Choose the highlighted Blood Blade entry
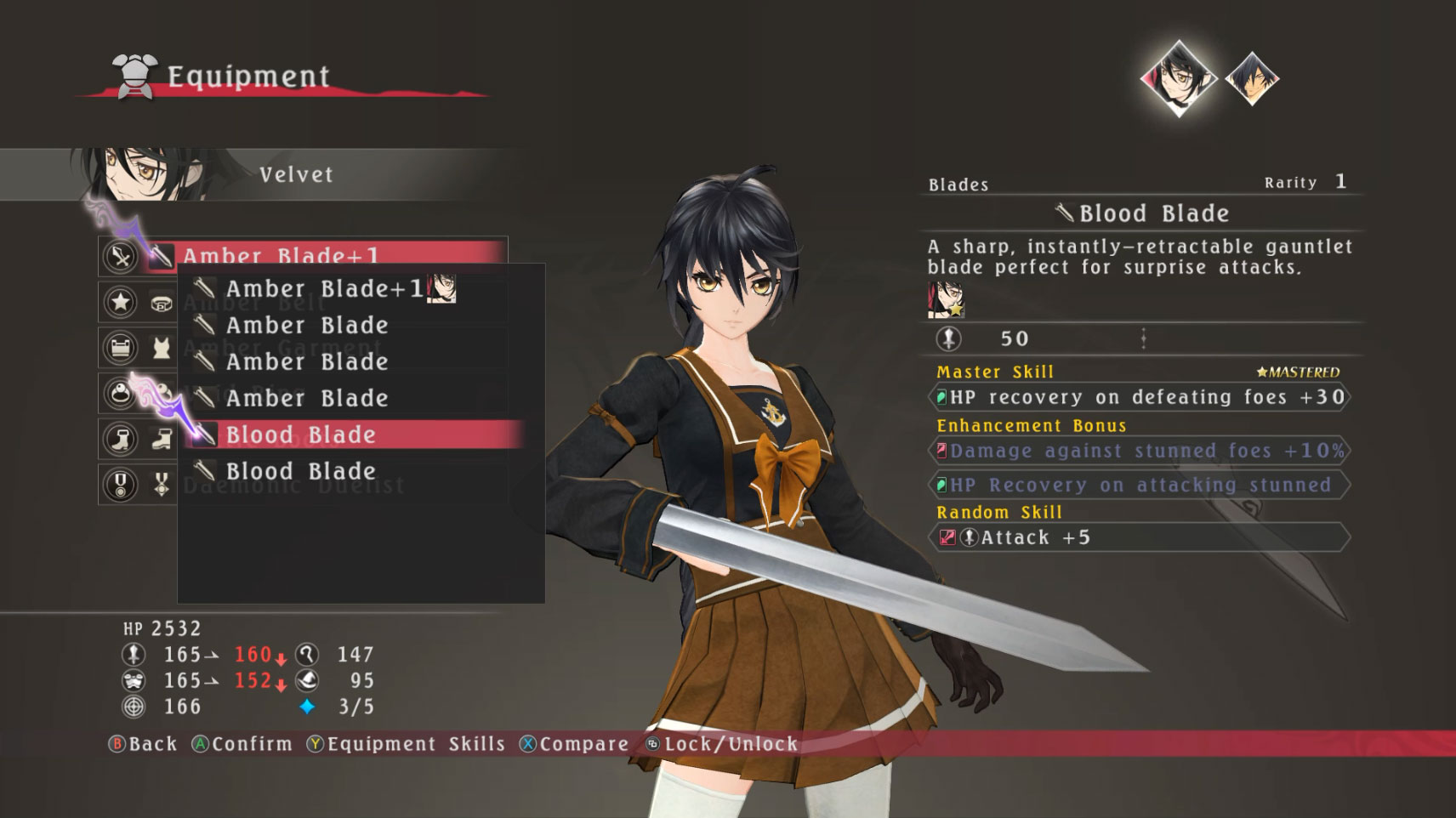 pyautogui.click(x=300, y=435)
